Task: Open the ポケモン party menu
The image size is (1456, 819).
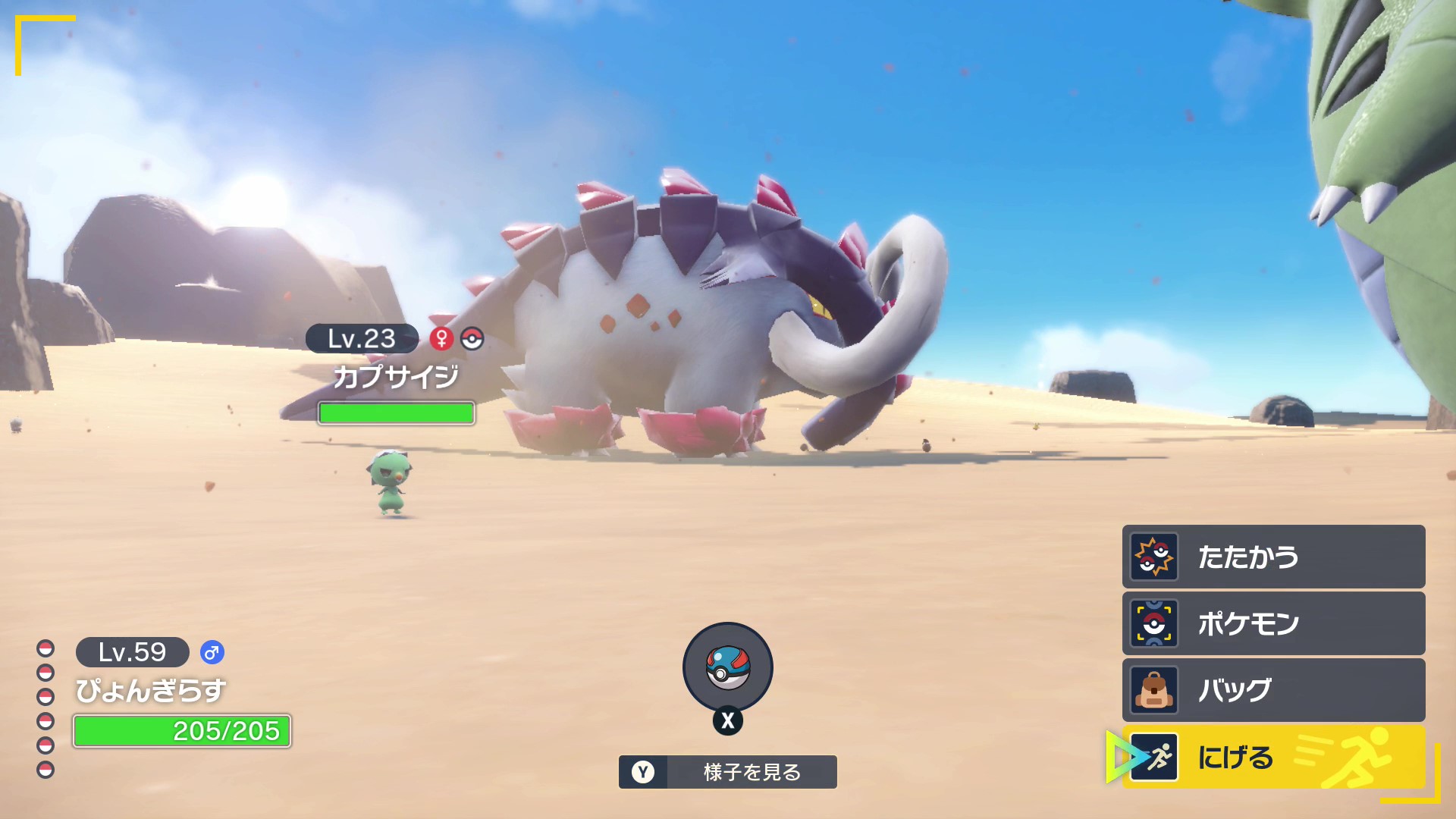Action: [1273, 623]
